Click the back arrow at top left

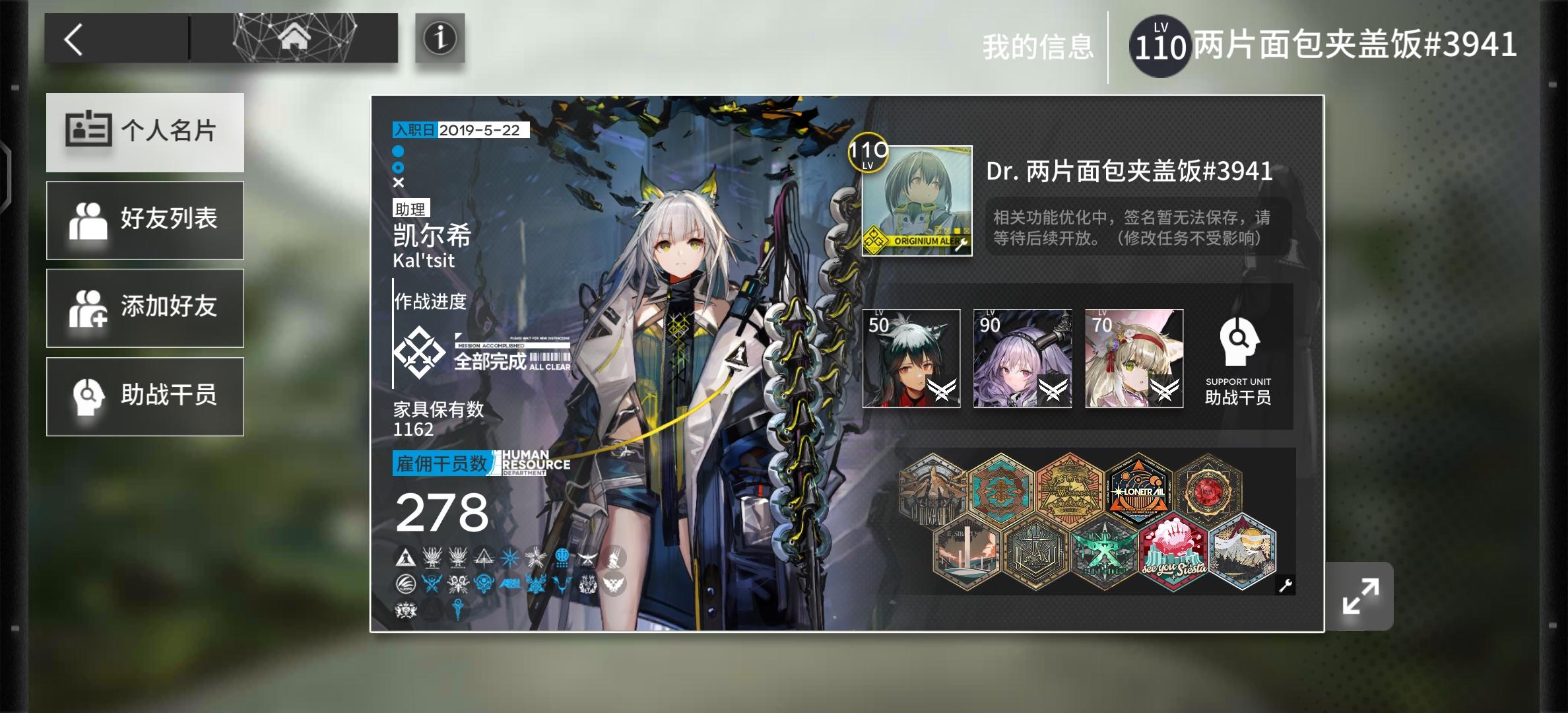75,38
